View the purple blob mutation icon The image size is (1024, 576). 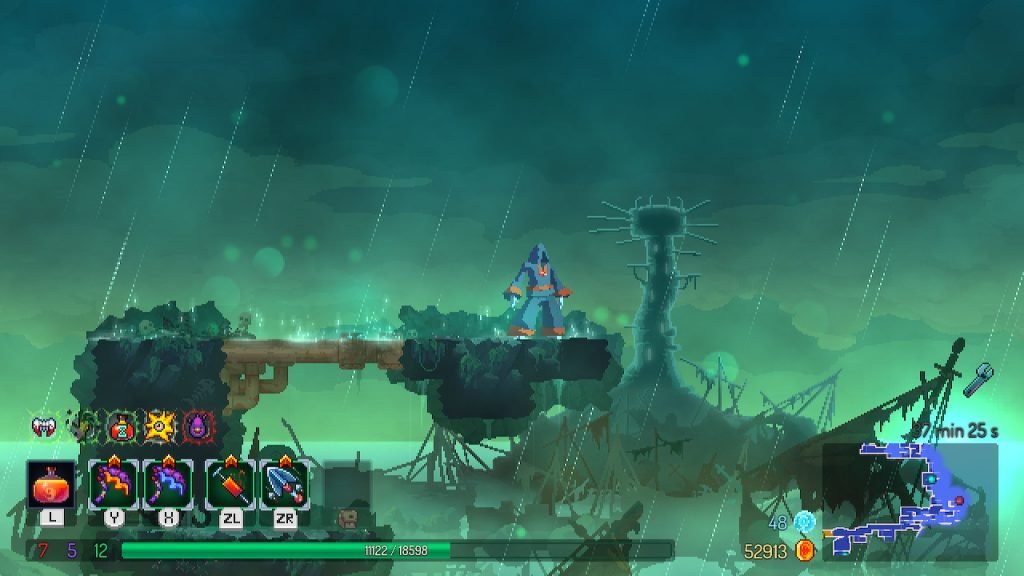(x=197, y=427)
